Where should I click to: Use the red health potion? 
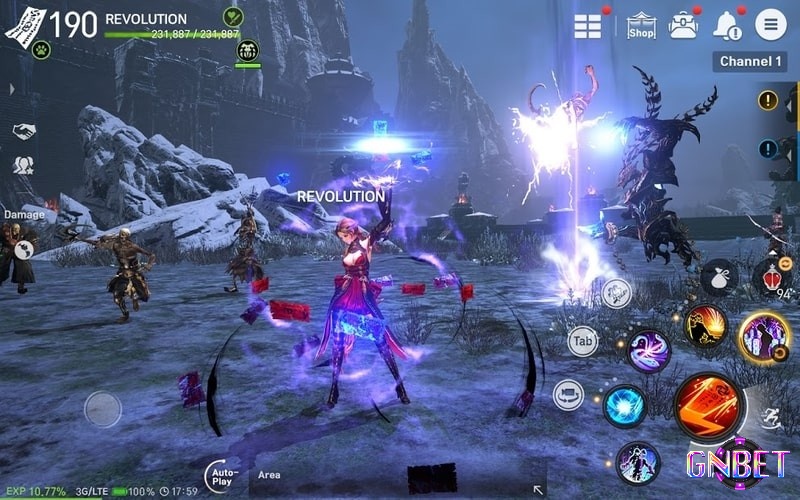pyautogui.click(x=772, y=277)
